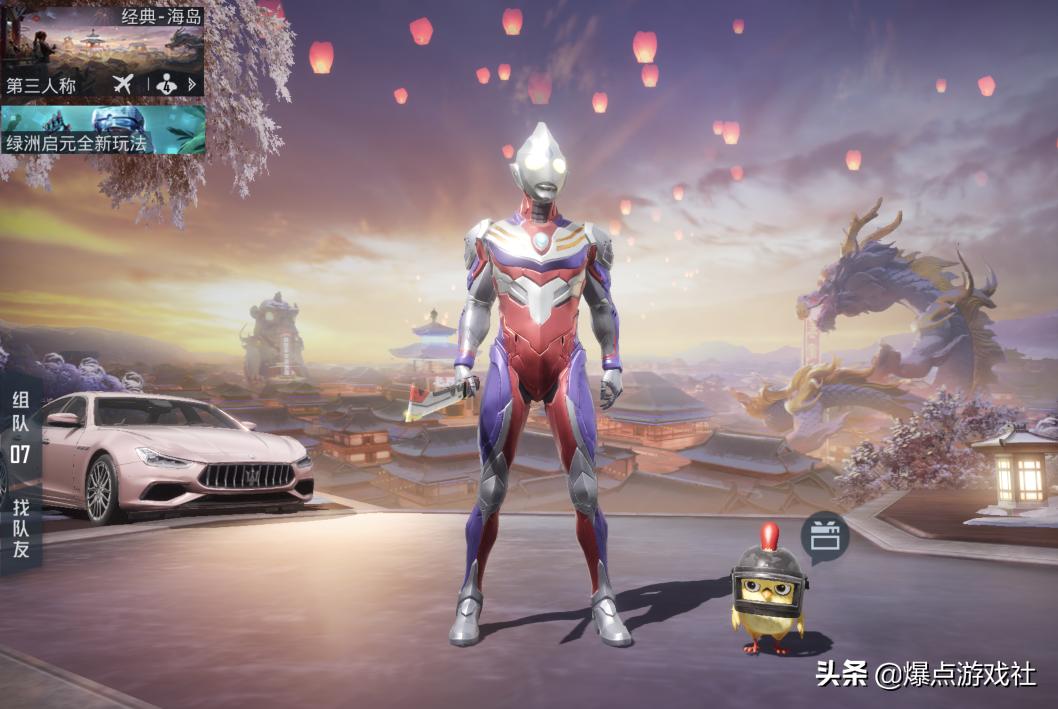Open the gift bubble above the chick pet

pyautogui.click(x=825, y=537)
